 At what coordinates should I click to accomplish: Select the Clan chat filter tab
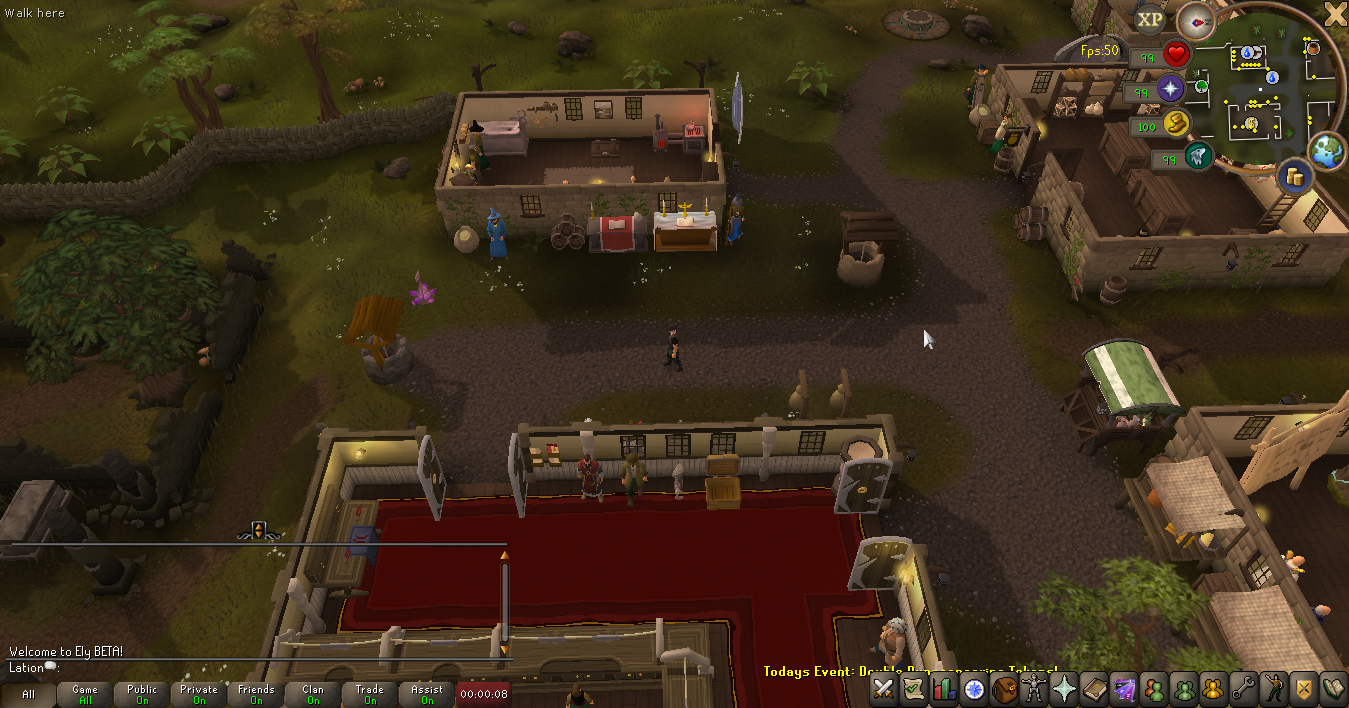click(x=313, y=694)
